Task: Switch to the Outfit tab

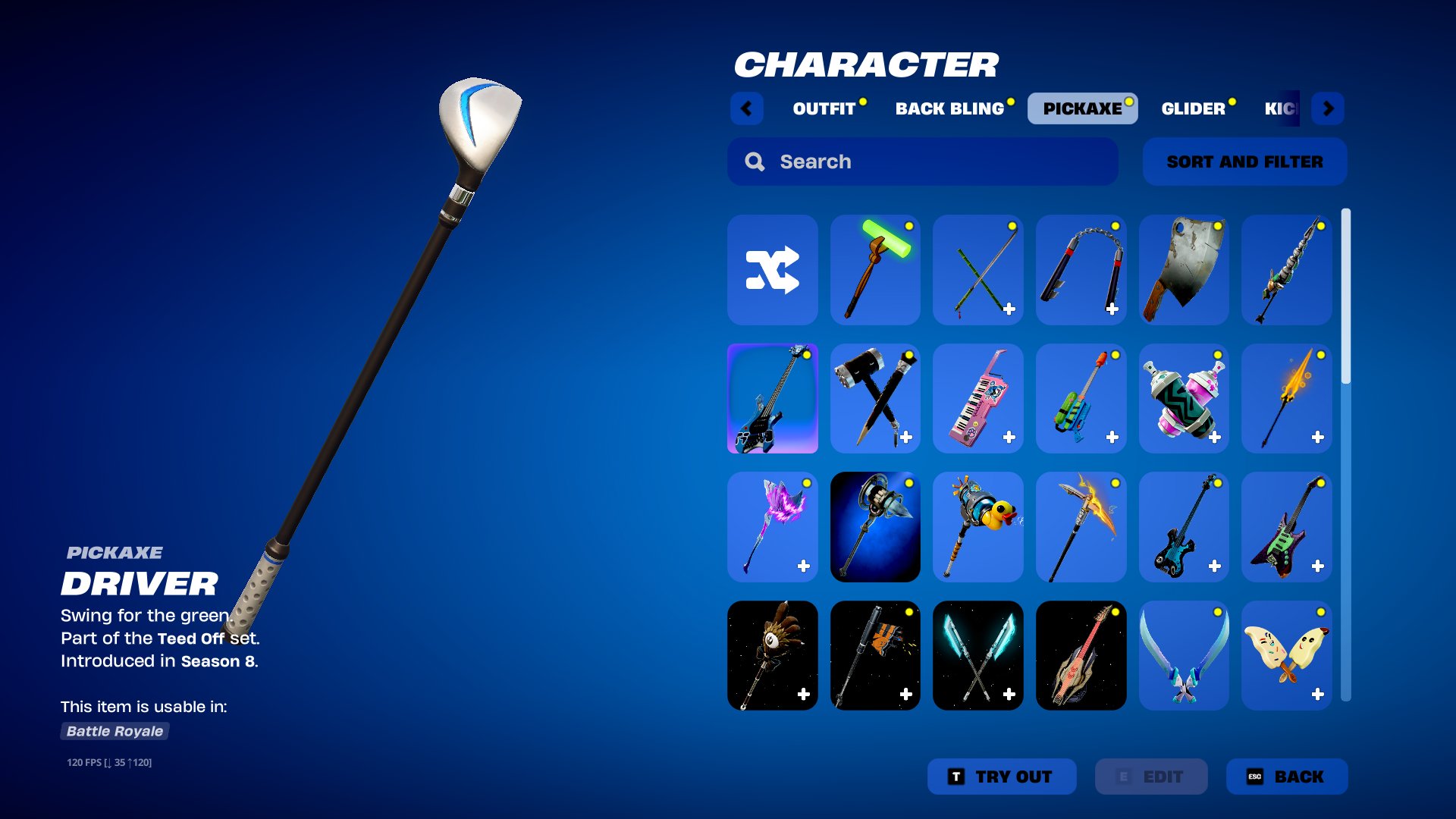Action: click(x=824, y=108)
